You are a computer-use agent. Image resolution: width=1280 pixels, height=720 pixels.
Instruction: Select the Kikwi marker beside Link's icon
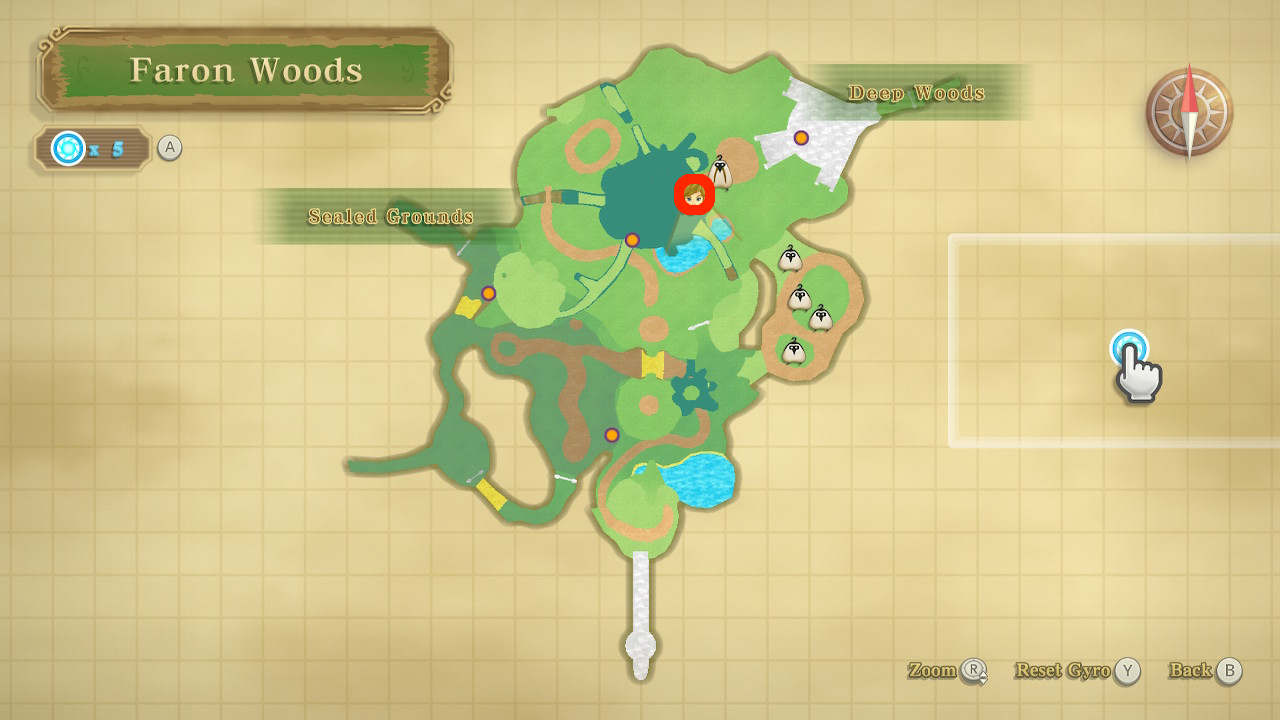(721, 172)
